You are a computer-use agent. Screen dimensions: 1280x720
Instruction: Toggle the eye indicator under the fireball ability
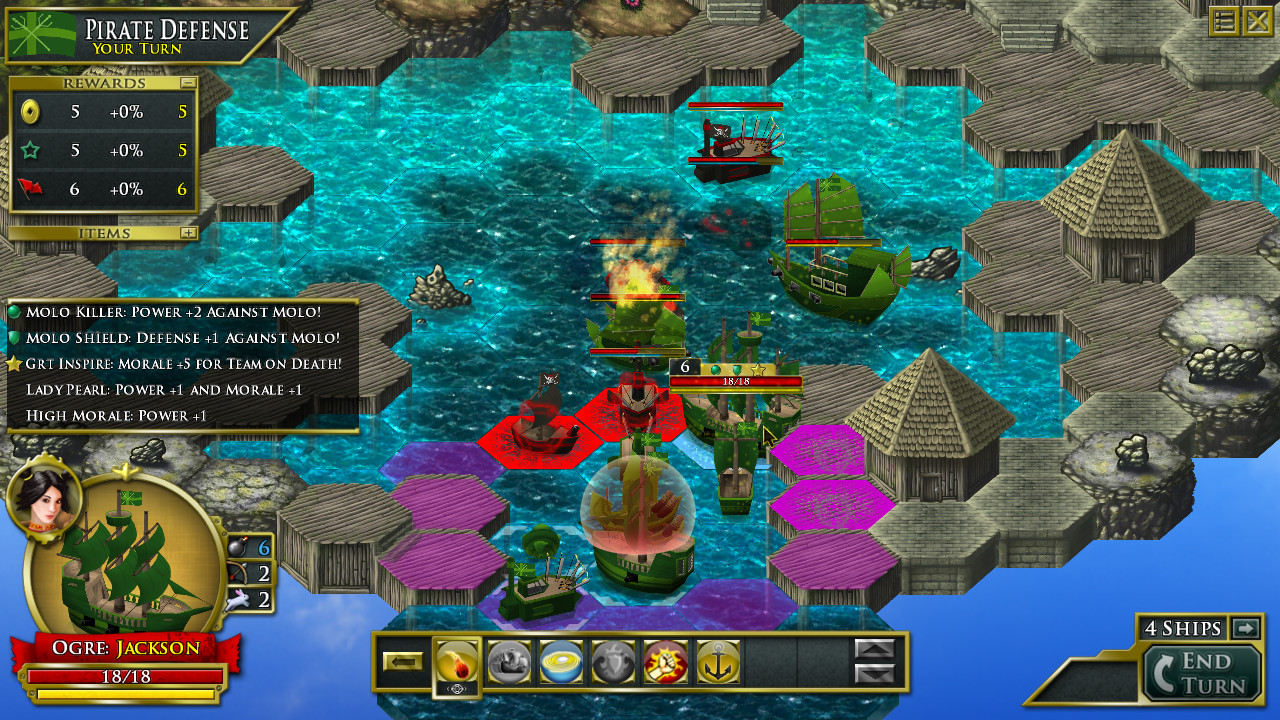pos(458,688)
